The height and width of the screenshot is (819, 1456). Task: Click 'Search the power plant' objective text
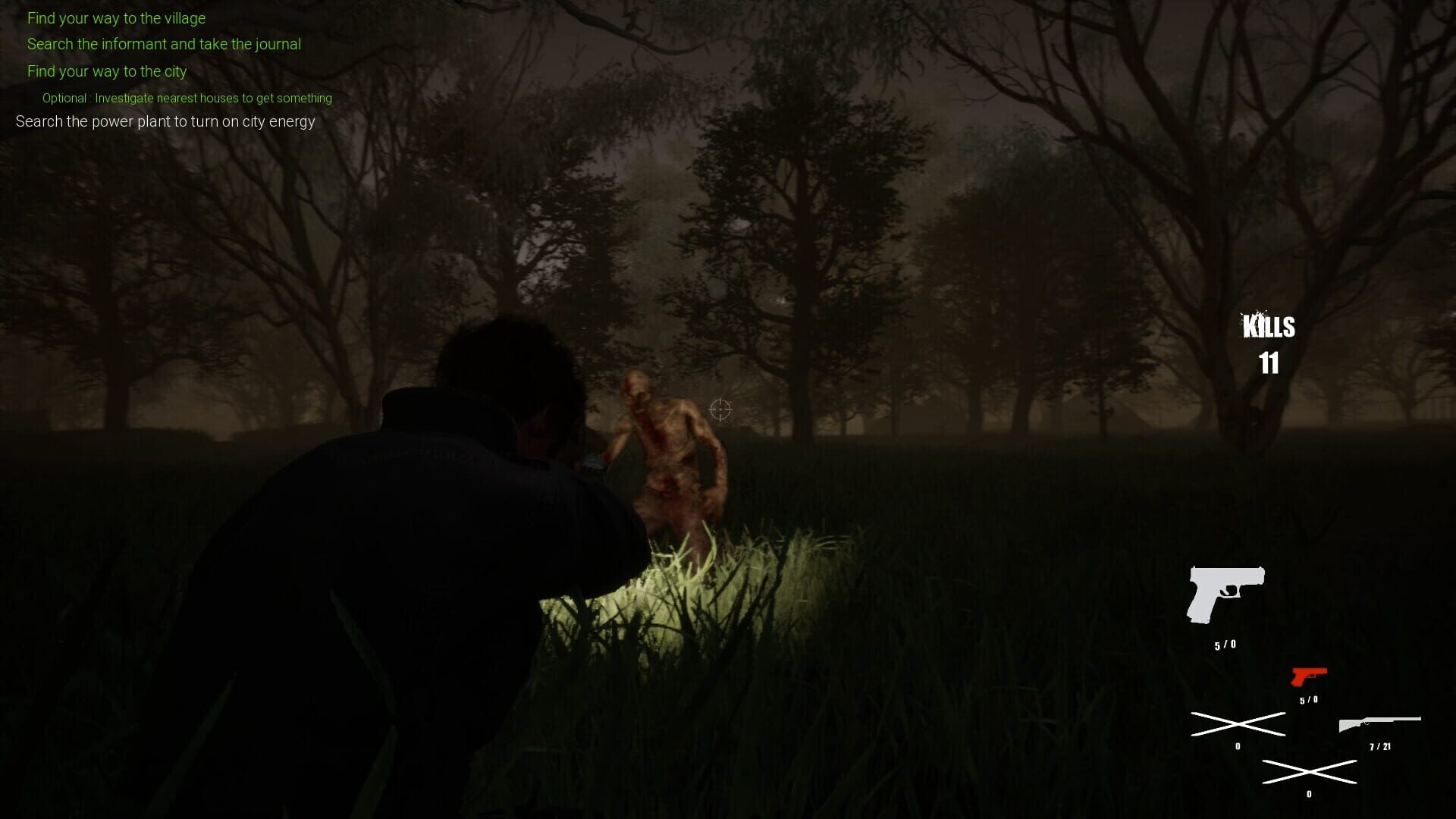click(165, 121)
